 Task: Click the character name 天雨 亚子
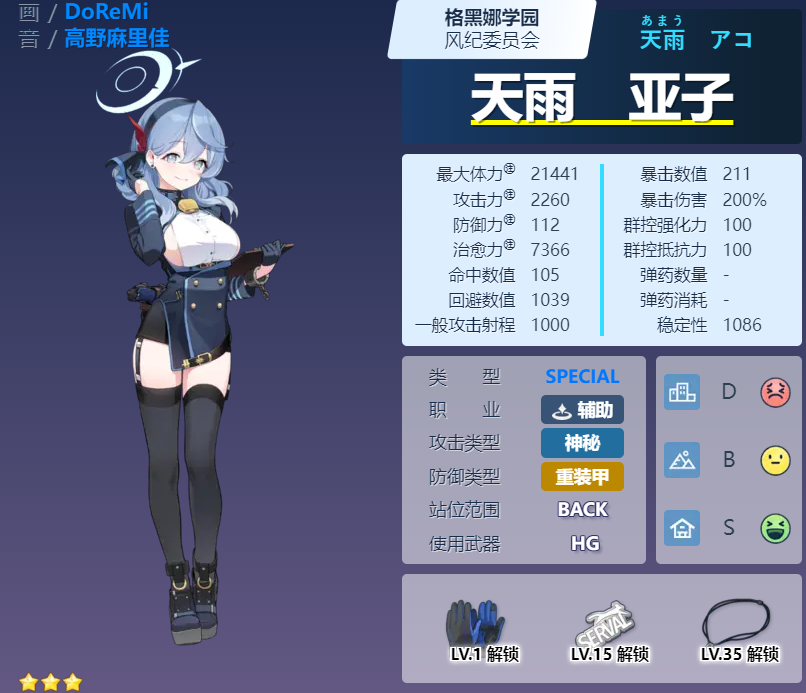[601, 100]
